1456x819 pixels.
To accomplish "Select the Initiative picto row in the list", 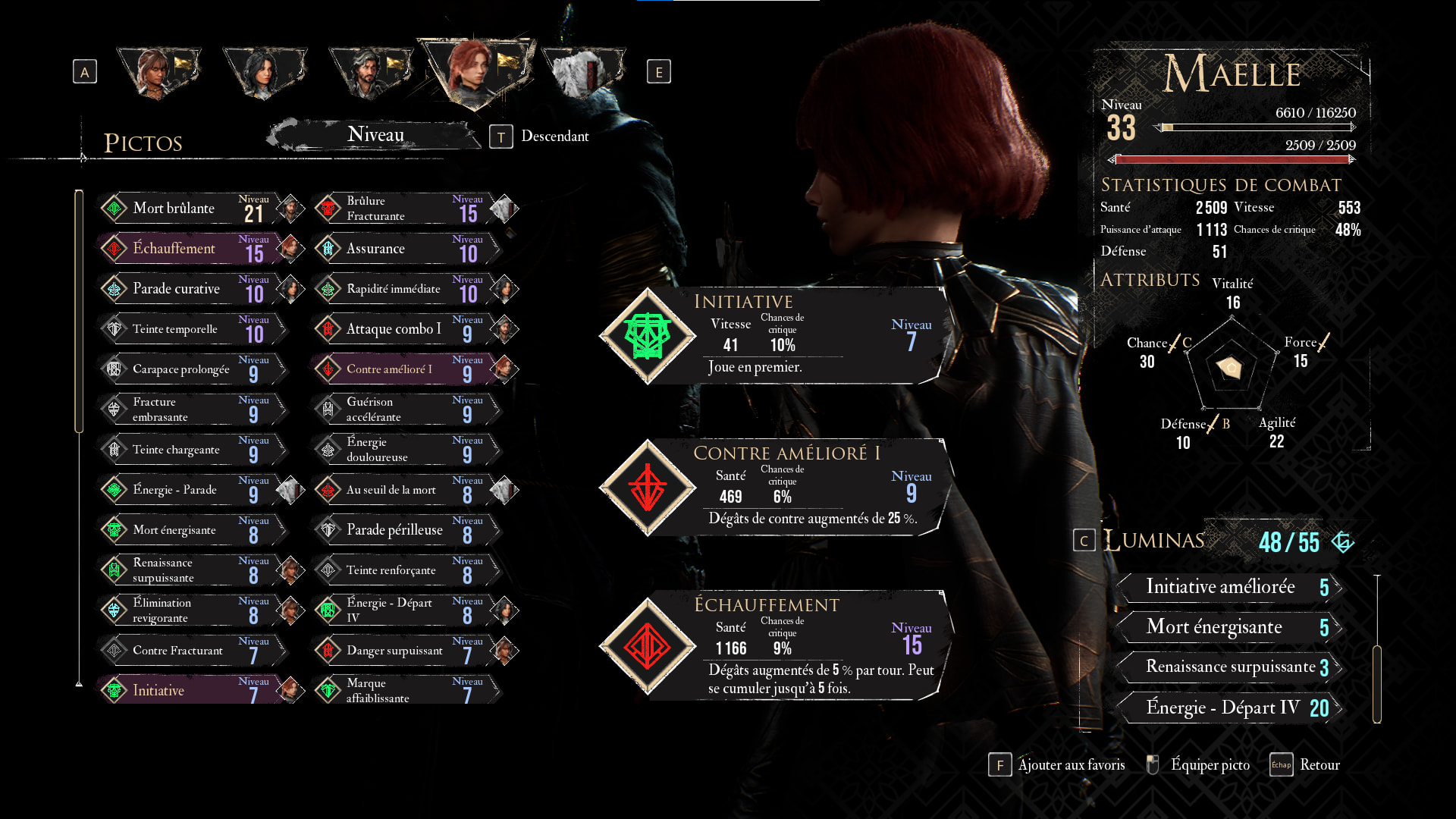I will 190,690.
